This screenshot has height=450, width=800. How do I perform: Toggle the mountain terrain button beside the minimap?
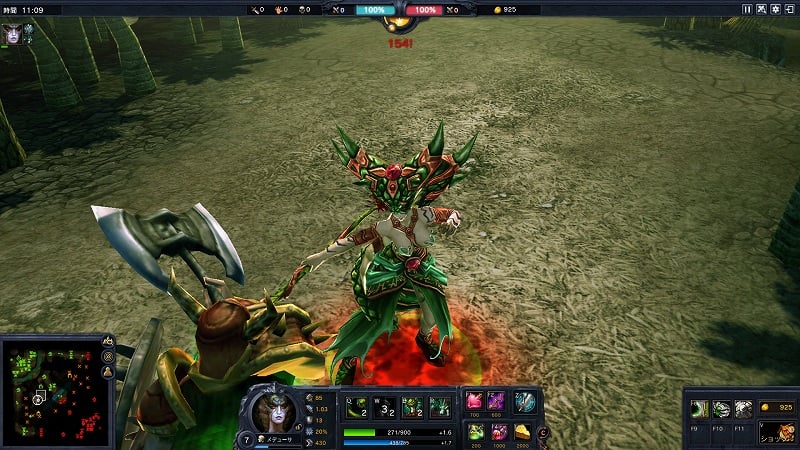[109, 342]
